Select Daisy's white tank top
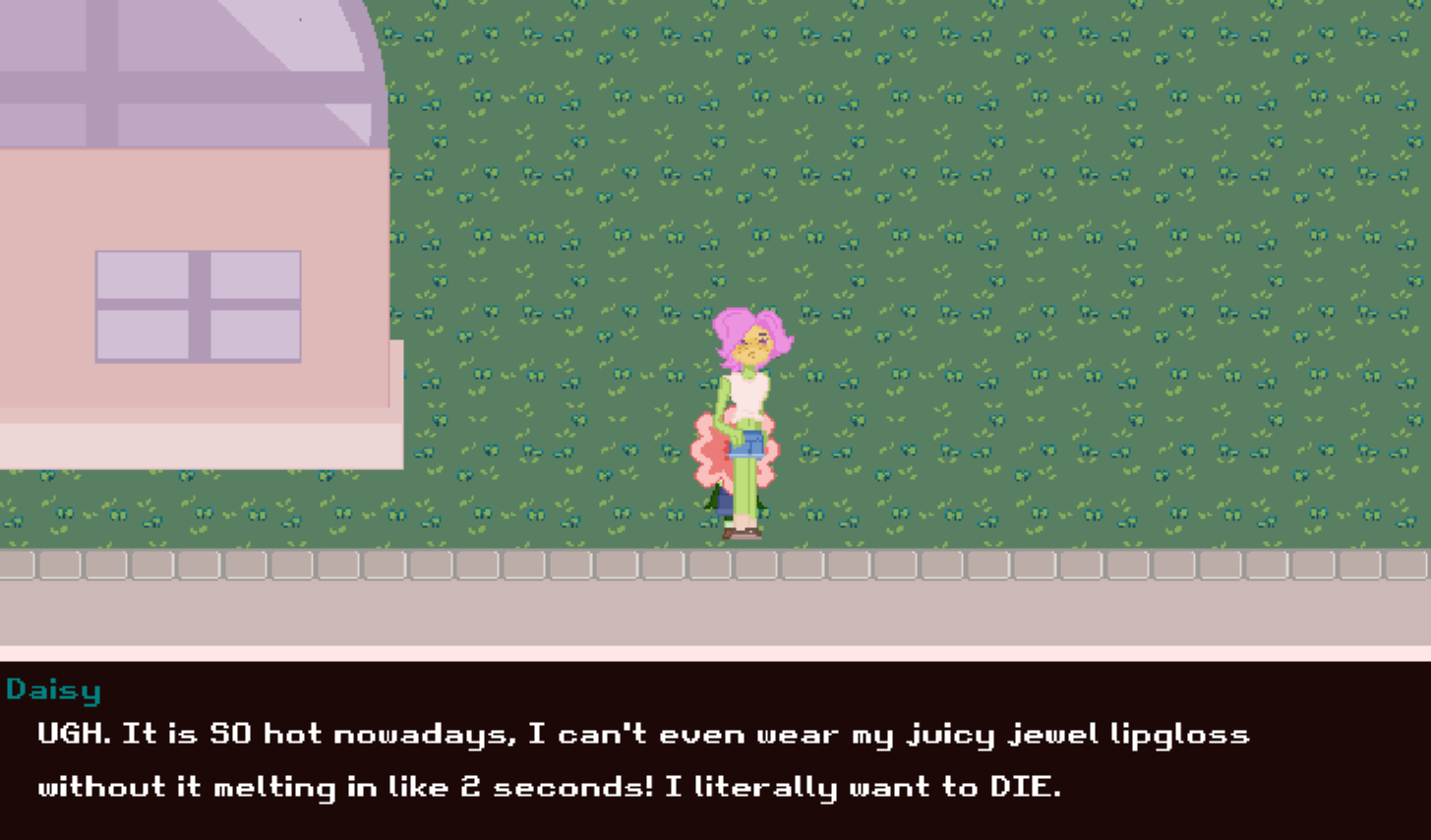The width and height of the screenshot is (1431, 840). click(749, 390)
